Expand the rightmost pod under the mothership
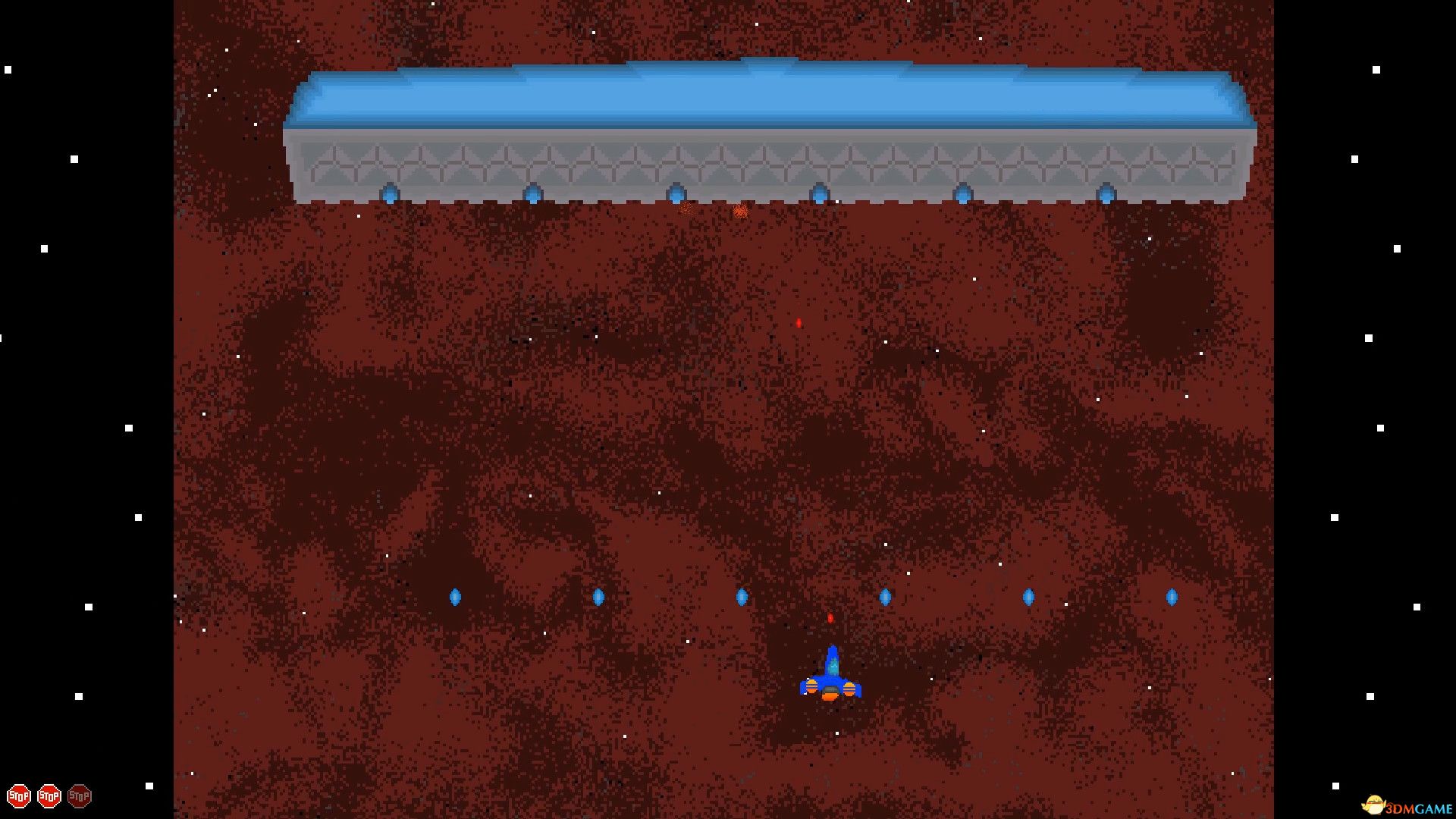Viewport: 1456px width, 819px height. pyautogui.click(x=1106, y=195)
